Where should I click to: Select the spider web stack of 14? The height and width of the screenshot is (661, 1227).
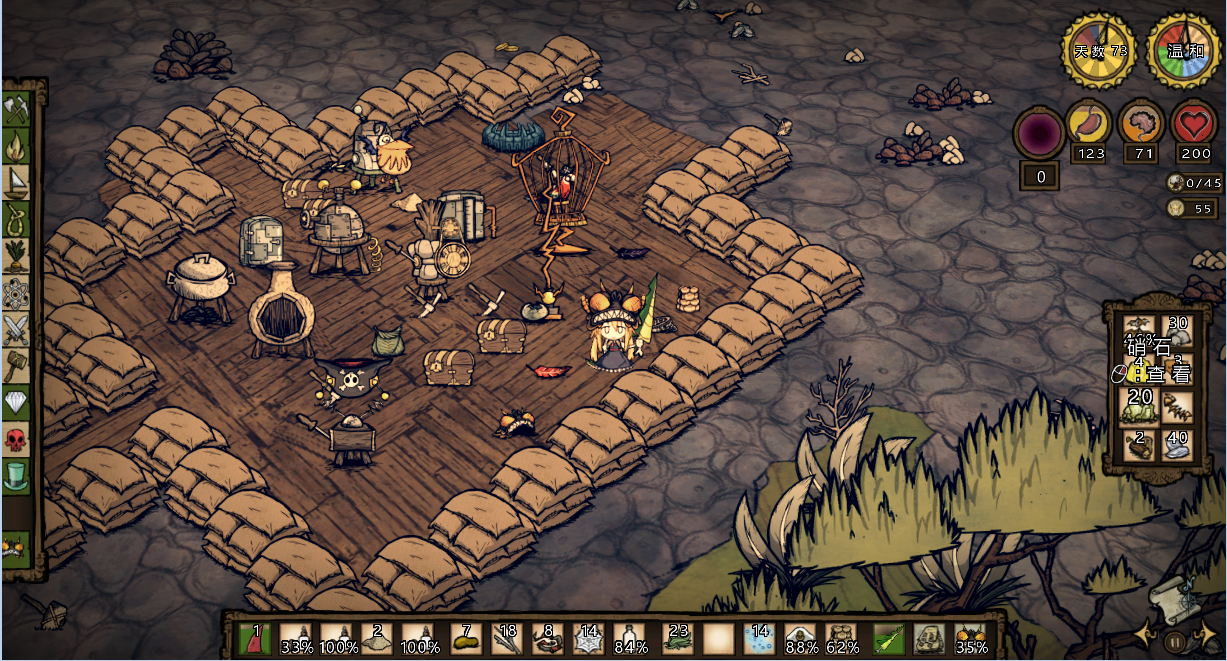click(x=590, y=637)
